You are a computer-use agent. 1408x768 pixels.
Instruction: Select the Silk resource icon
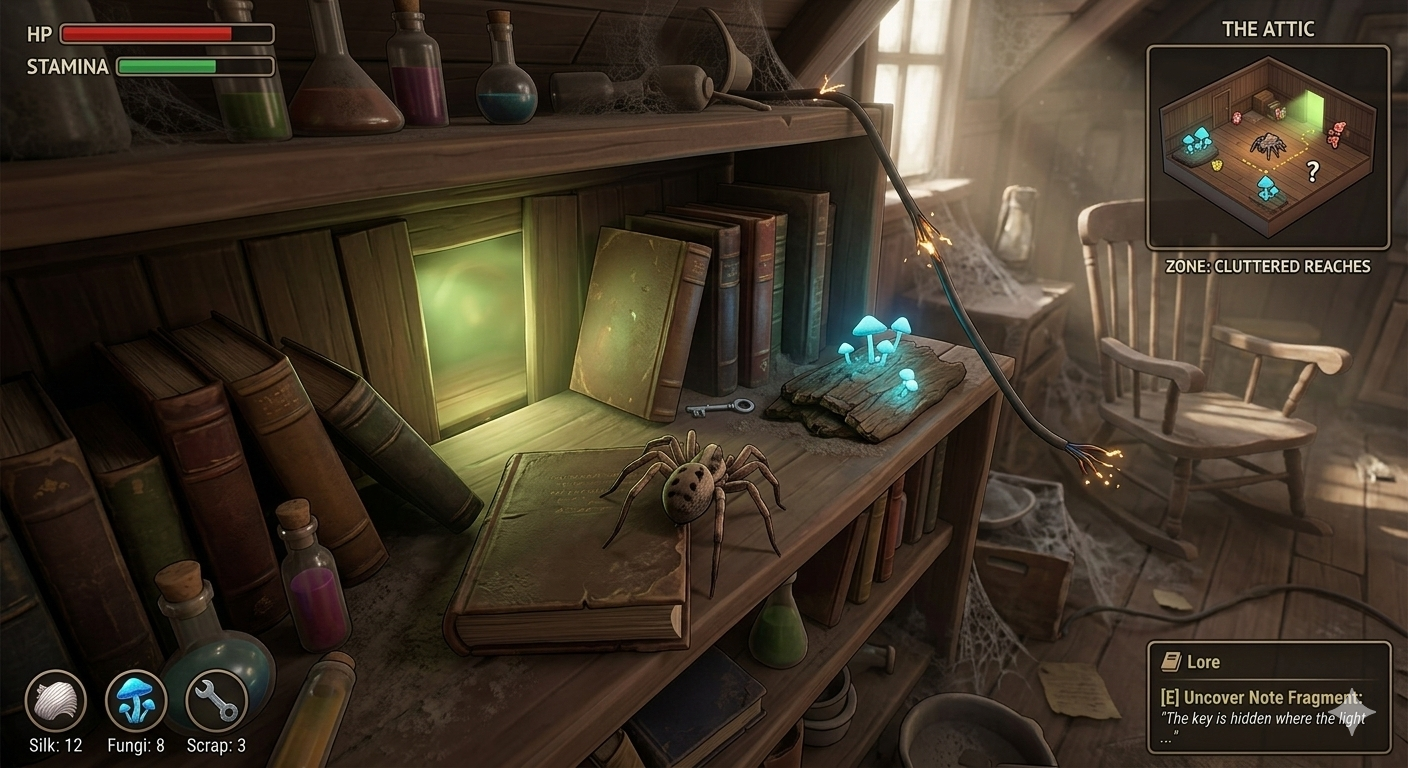tap(55, 700)
